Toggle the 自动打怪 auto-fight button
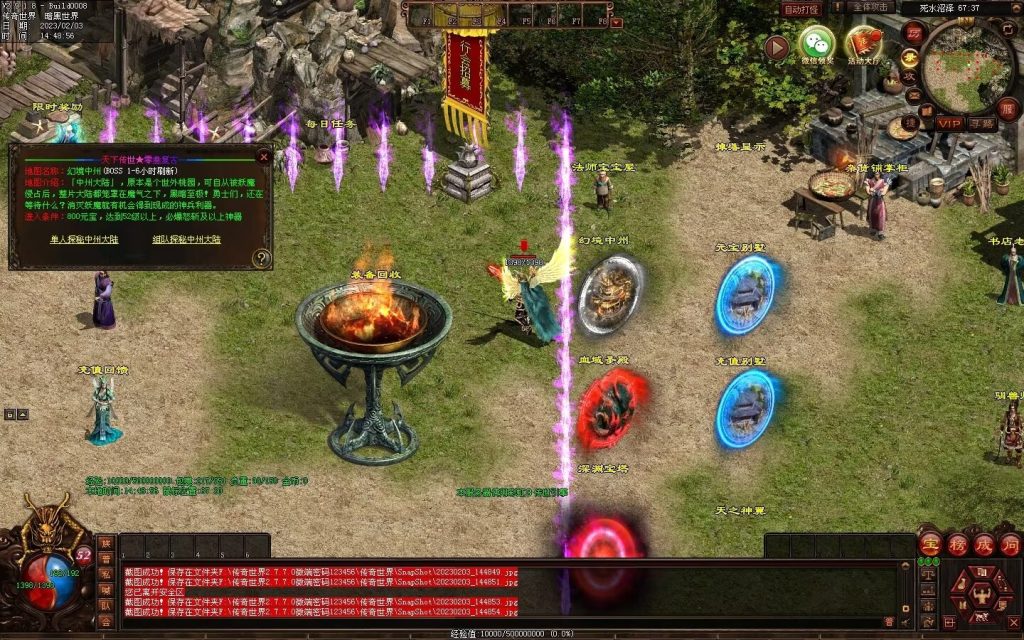Image resolution: width=1024 pixels, height=640 pixels. pyautogui.click(x=801, y=8)
